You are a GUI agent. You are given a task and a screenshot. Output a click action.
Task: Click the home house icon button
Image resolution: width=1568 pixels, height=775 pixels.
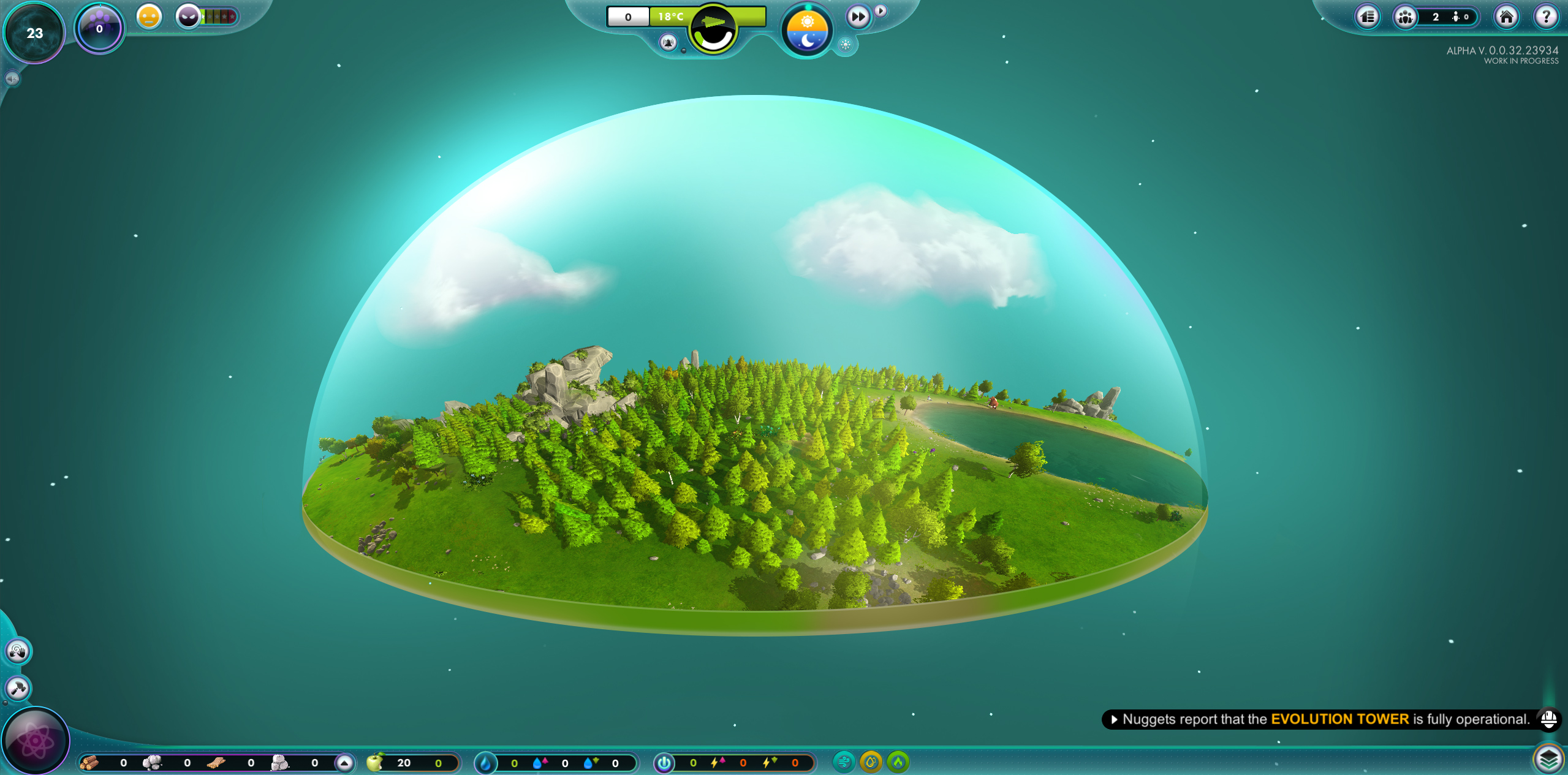[x=1506, y=17]
